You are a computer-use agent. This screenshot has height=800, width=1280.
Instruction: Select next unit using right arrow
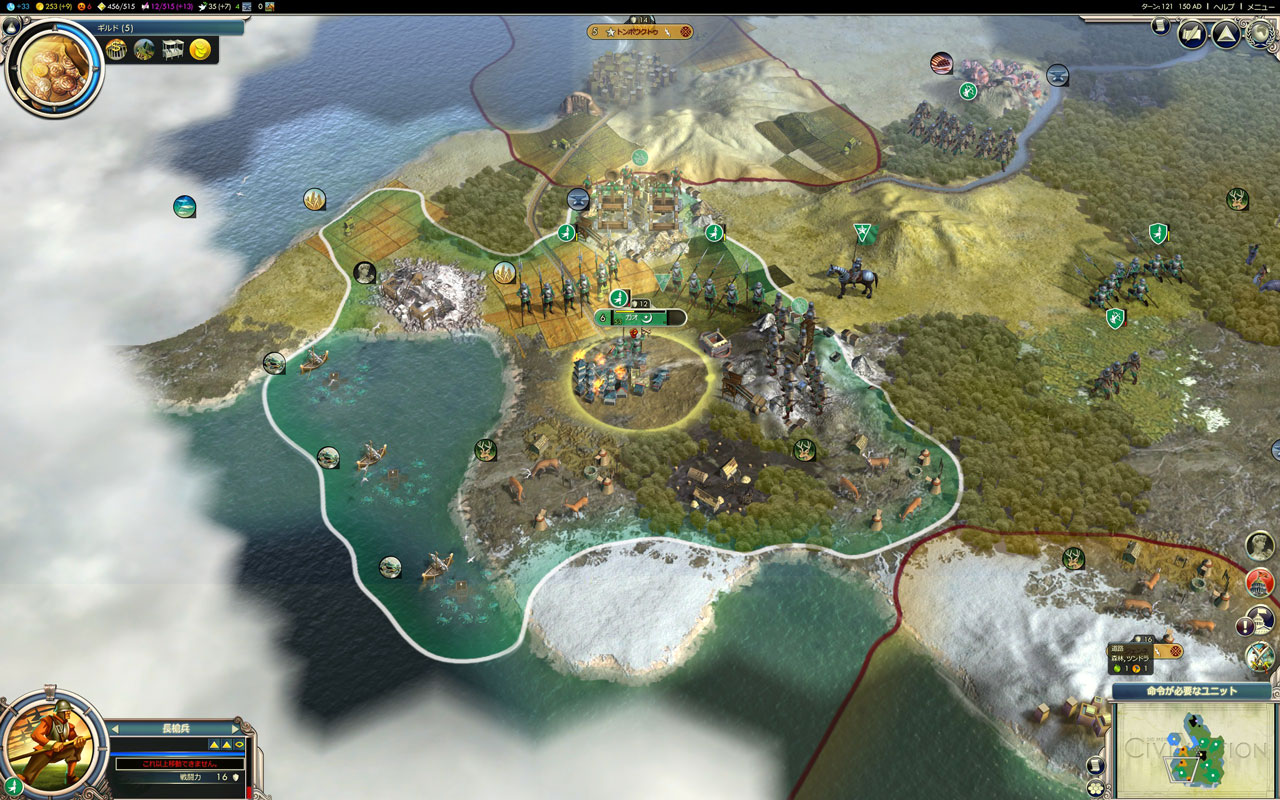(x=235, y=729)
